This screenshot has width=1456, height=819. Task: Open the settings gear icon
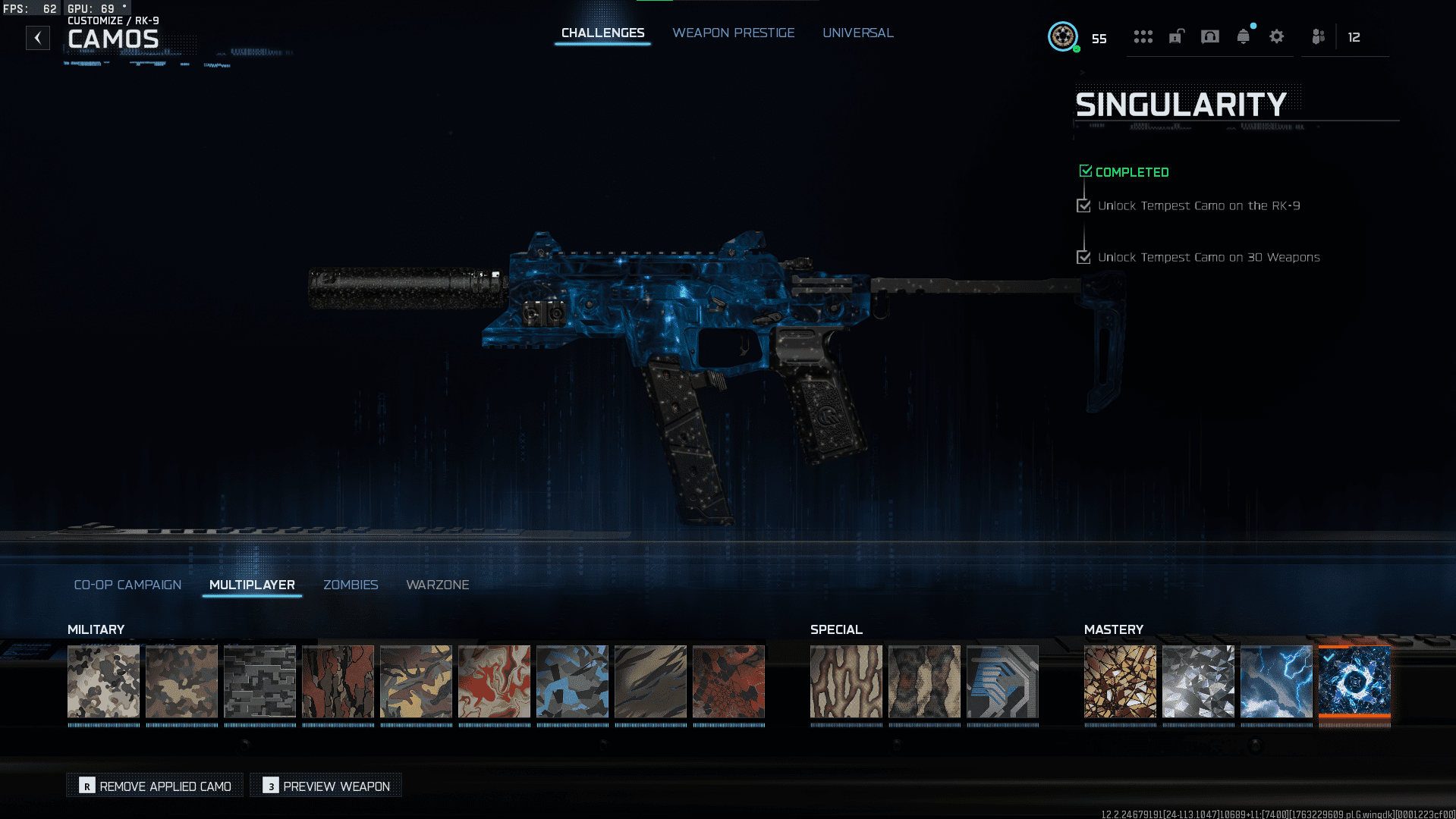pos(1276,36)
